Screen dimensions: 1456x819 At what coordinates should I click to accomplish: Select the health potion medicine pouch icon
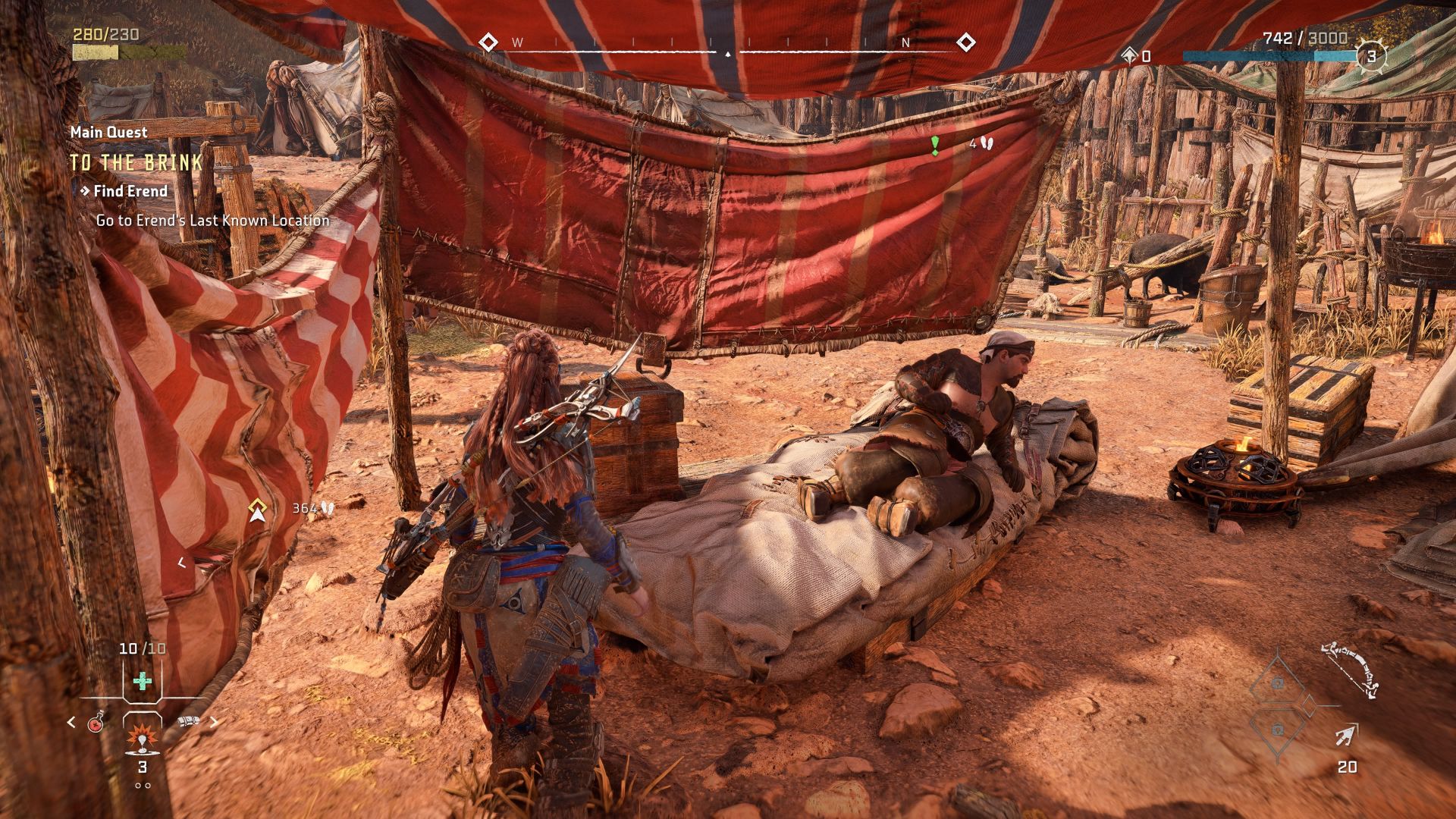pyautogui.click(x=142, y=680)
